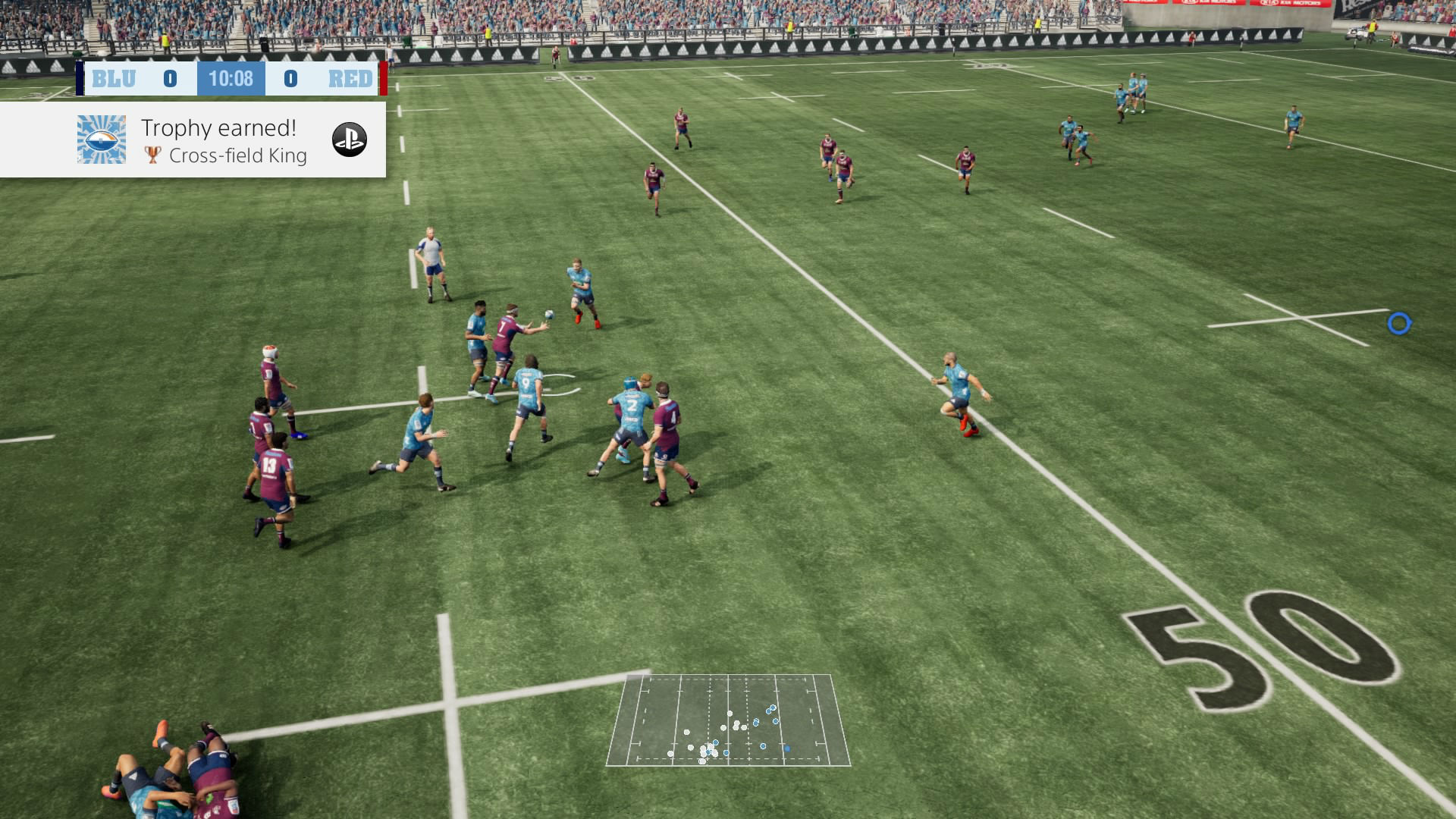Open the Cross-field King trophy notification
Viewport: 1456px width, 819px height.
pos(224,141)
